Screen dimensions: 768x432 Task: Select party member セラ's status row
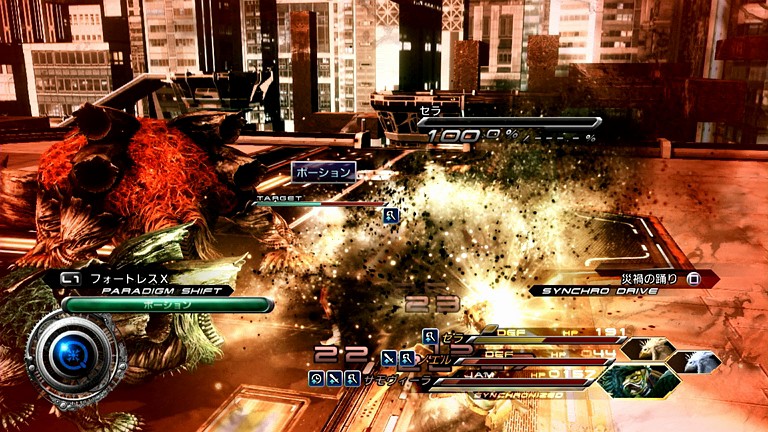(x=520, y=335)
